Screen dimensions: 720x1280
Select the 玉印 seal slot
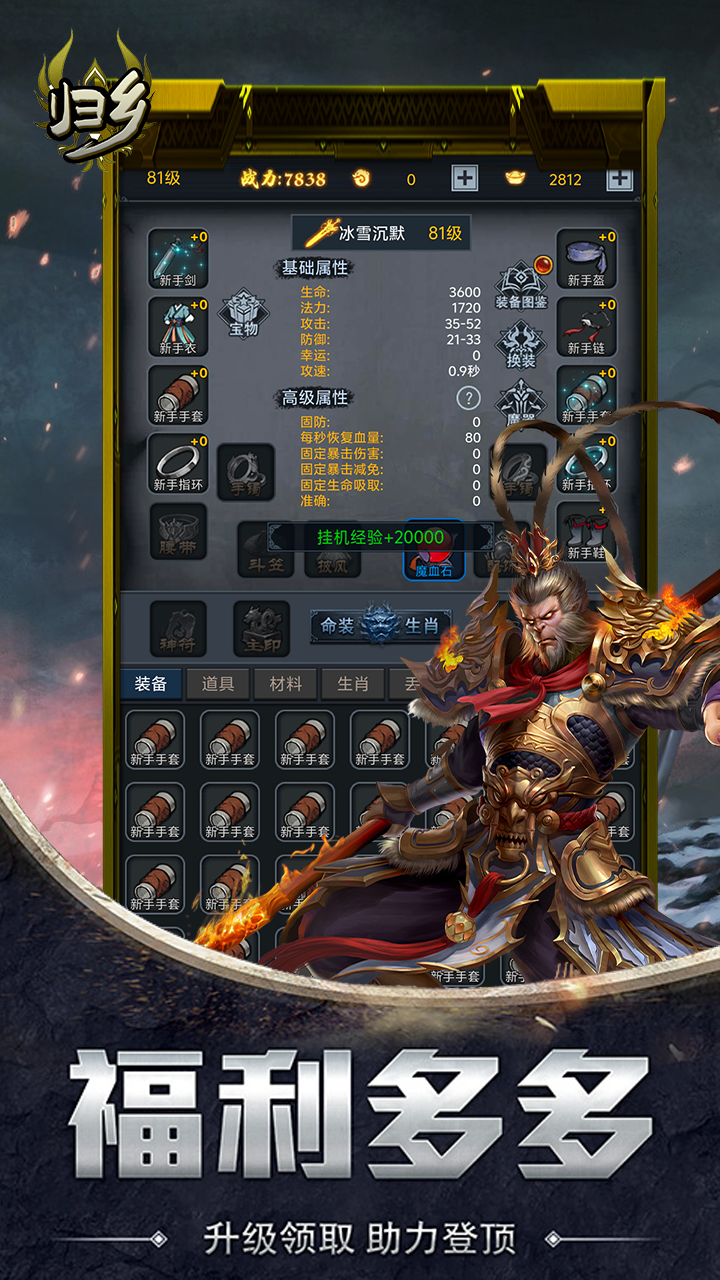tap(261, 629)
